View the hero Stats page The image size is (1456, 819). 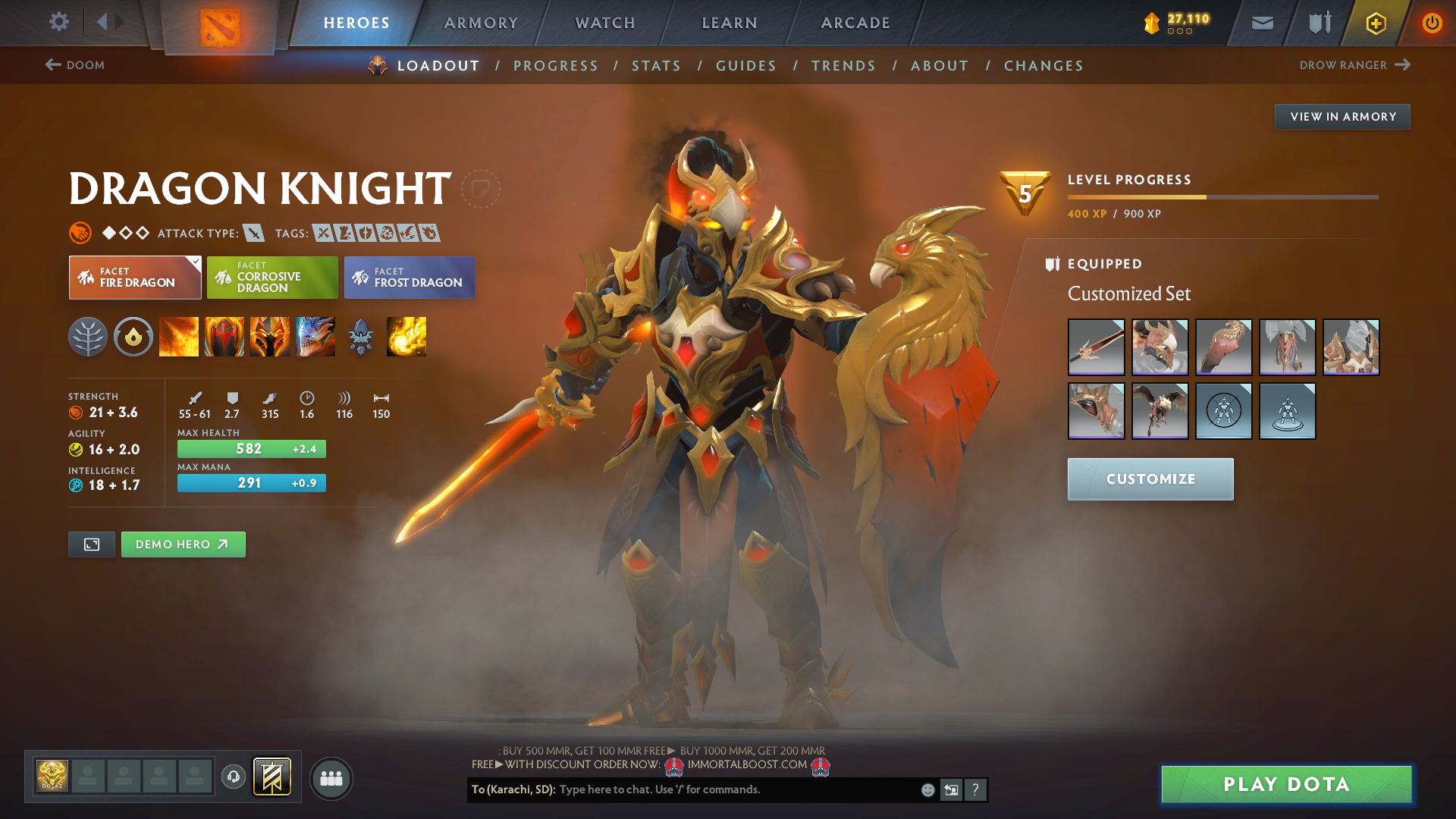657,66
